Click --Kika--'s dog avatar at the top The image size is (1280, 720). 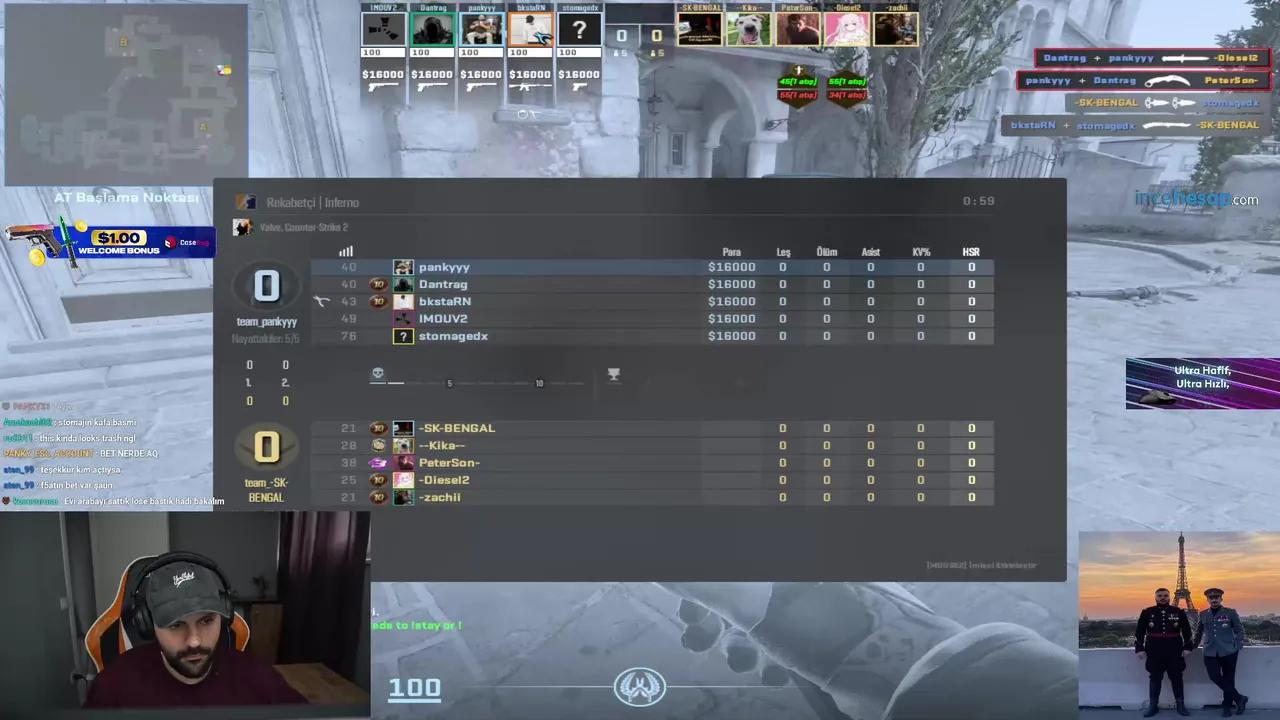click(x=748, y=28)
